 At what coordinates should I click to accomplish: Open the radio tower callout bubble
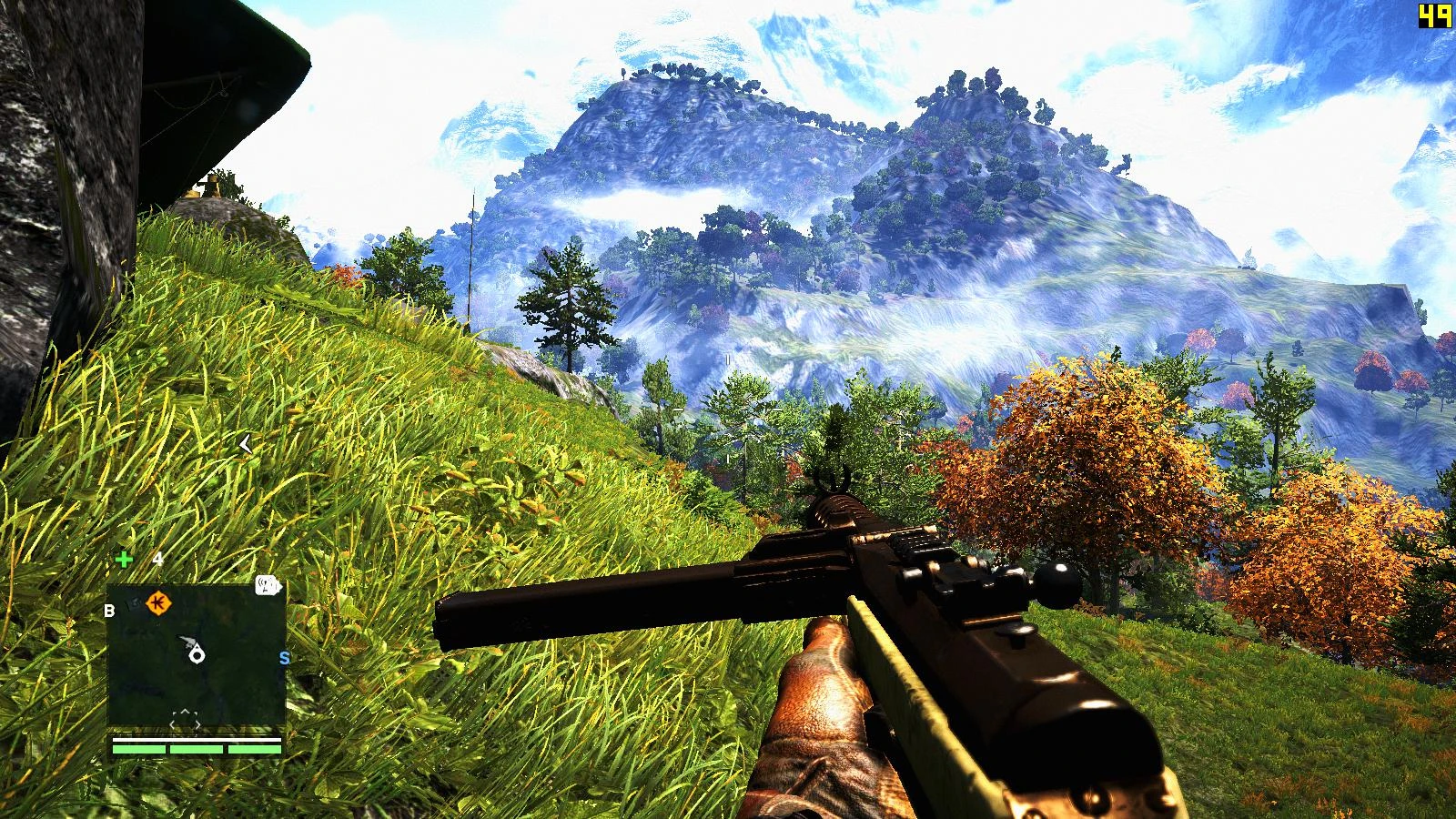pyautogui.click(x=266, y=587)
